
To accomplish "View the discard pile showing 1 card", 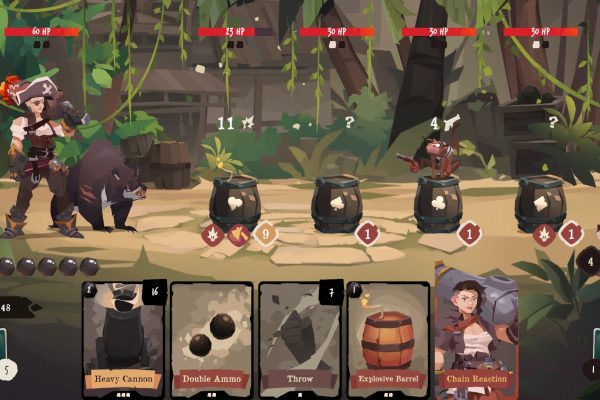I will coord(592,369).
